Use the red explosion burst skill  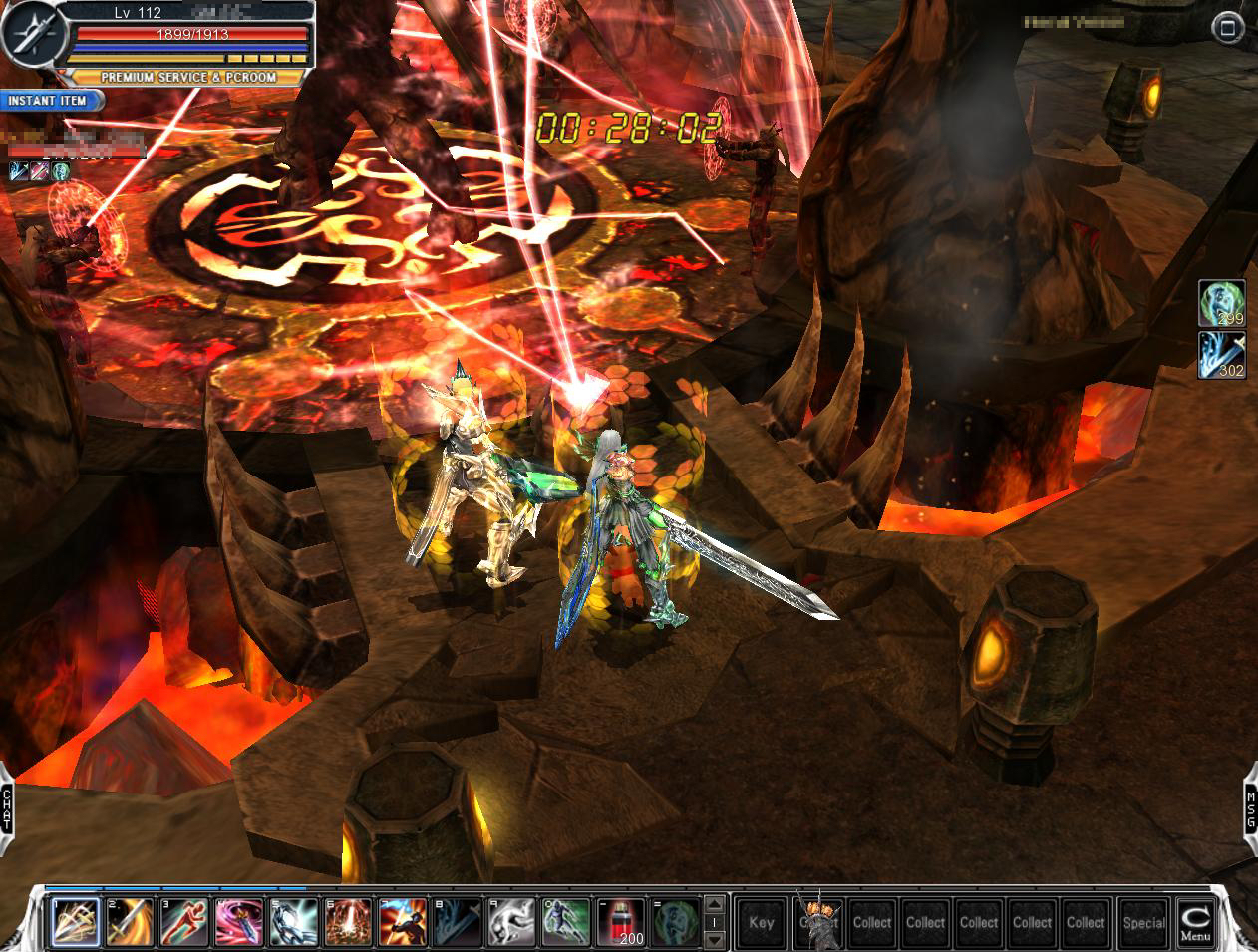[349, 922]
